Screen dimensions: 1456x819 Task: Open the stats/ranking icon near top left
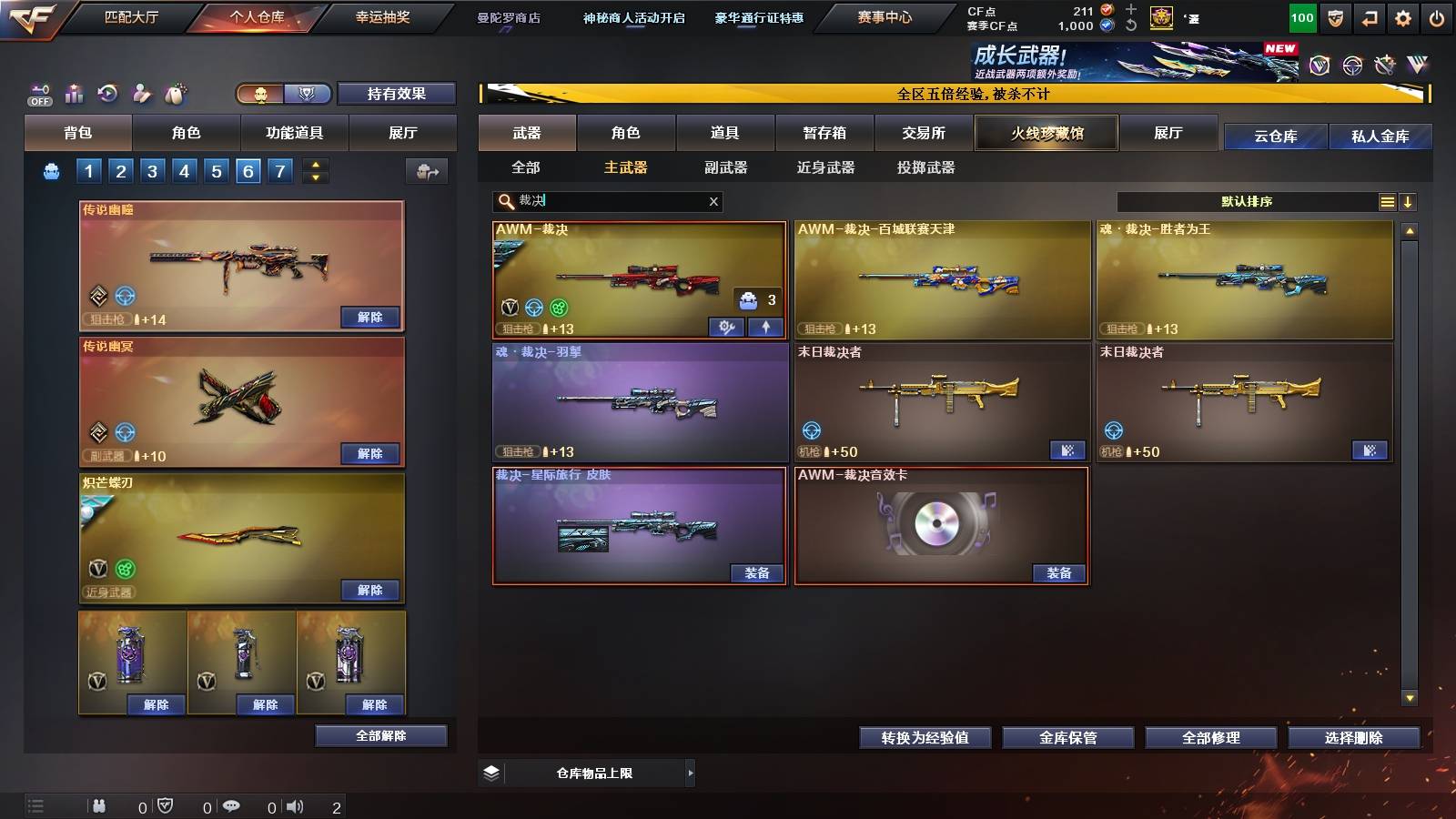[x=76, y=91]
